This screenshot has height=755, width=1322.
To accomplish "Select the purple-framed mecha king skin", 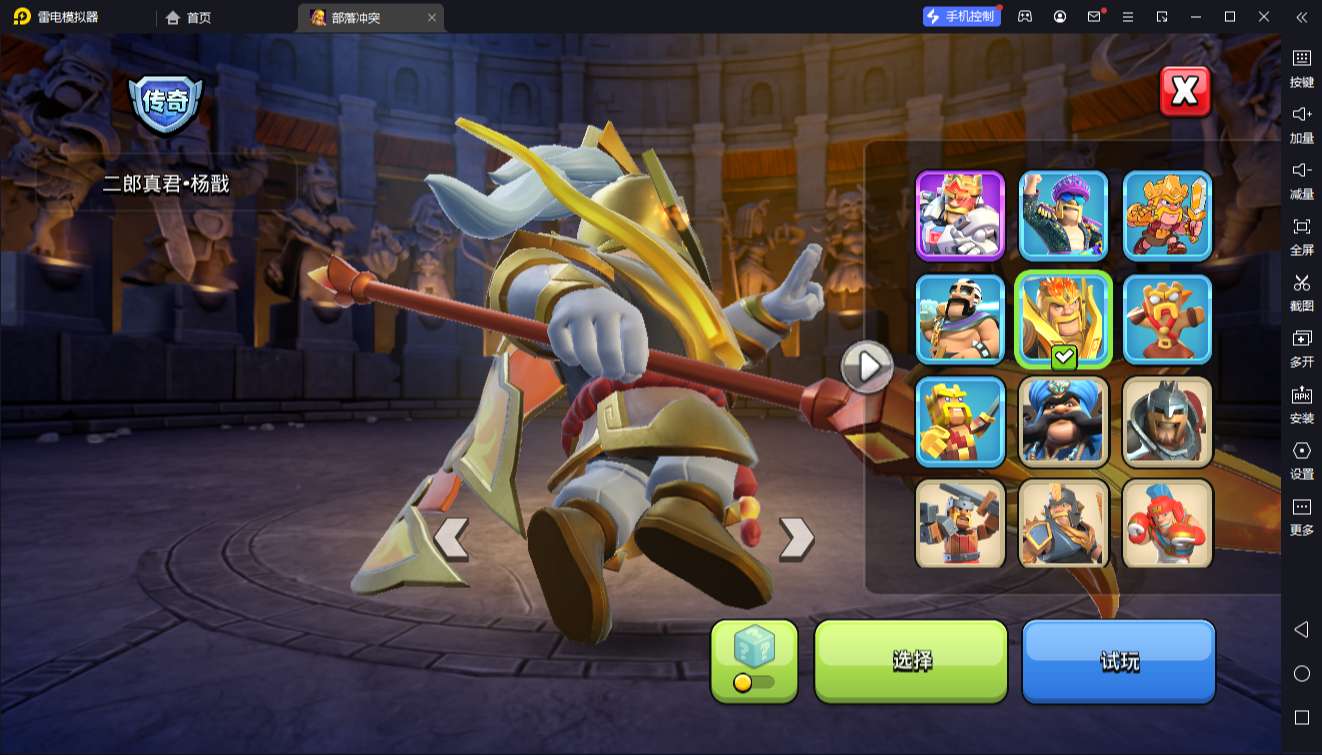I will [961, 216].
